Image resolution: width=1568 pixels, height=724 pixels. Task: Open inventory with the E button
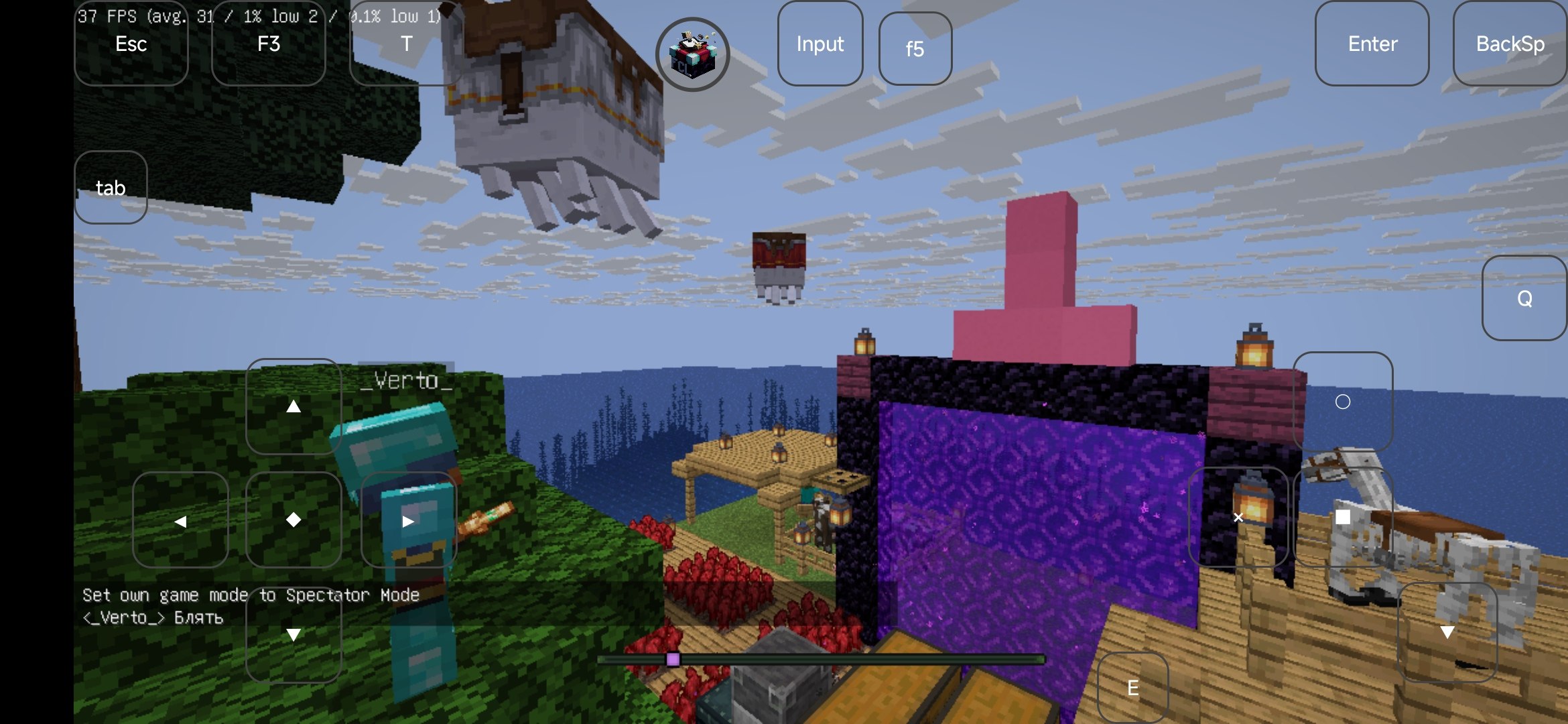pyautogui.click(x=1132, y=688)
